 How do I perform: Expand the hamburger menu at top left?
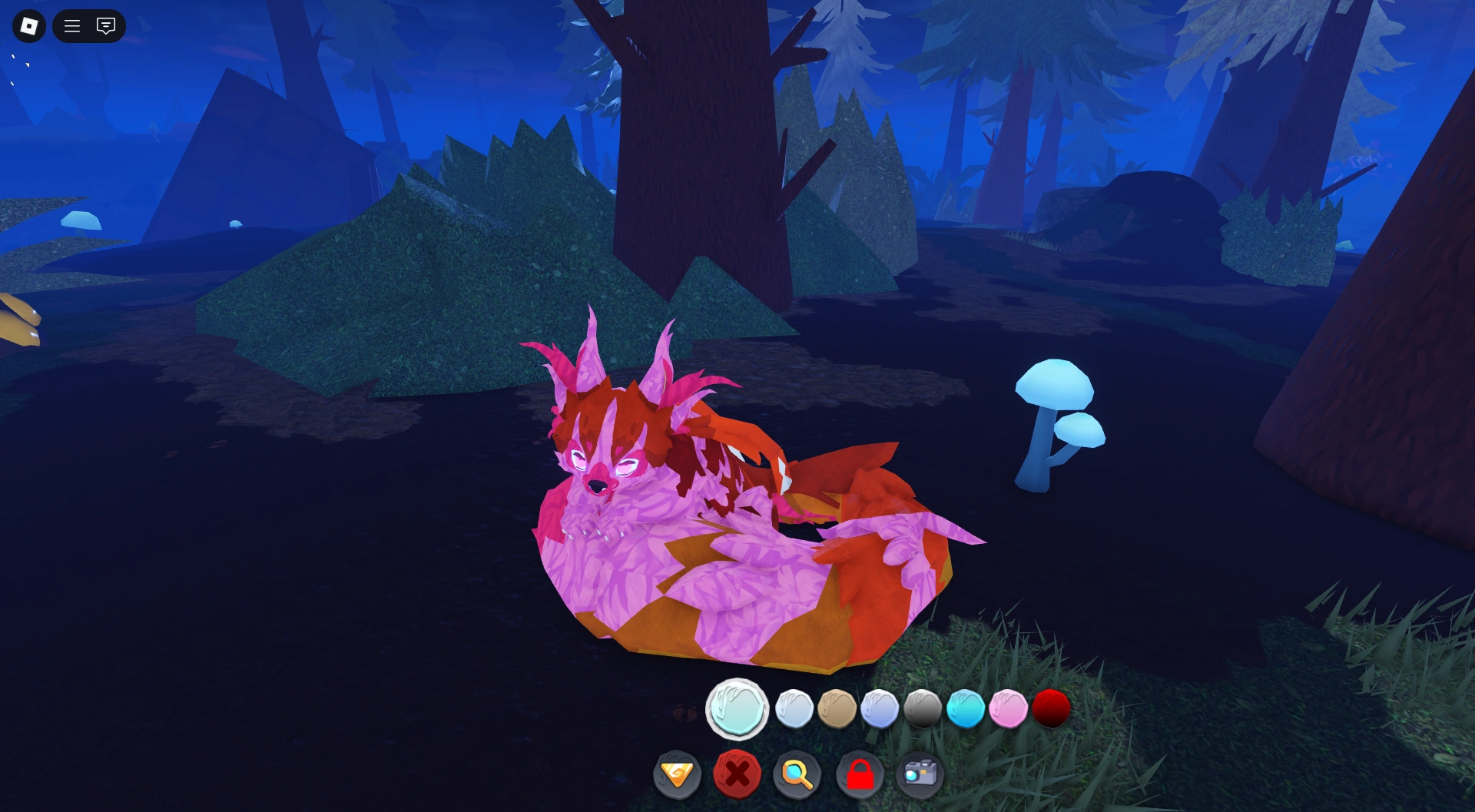[x=71, y=25]
